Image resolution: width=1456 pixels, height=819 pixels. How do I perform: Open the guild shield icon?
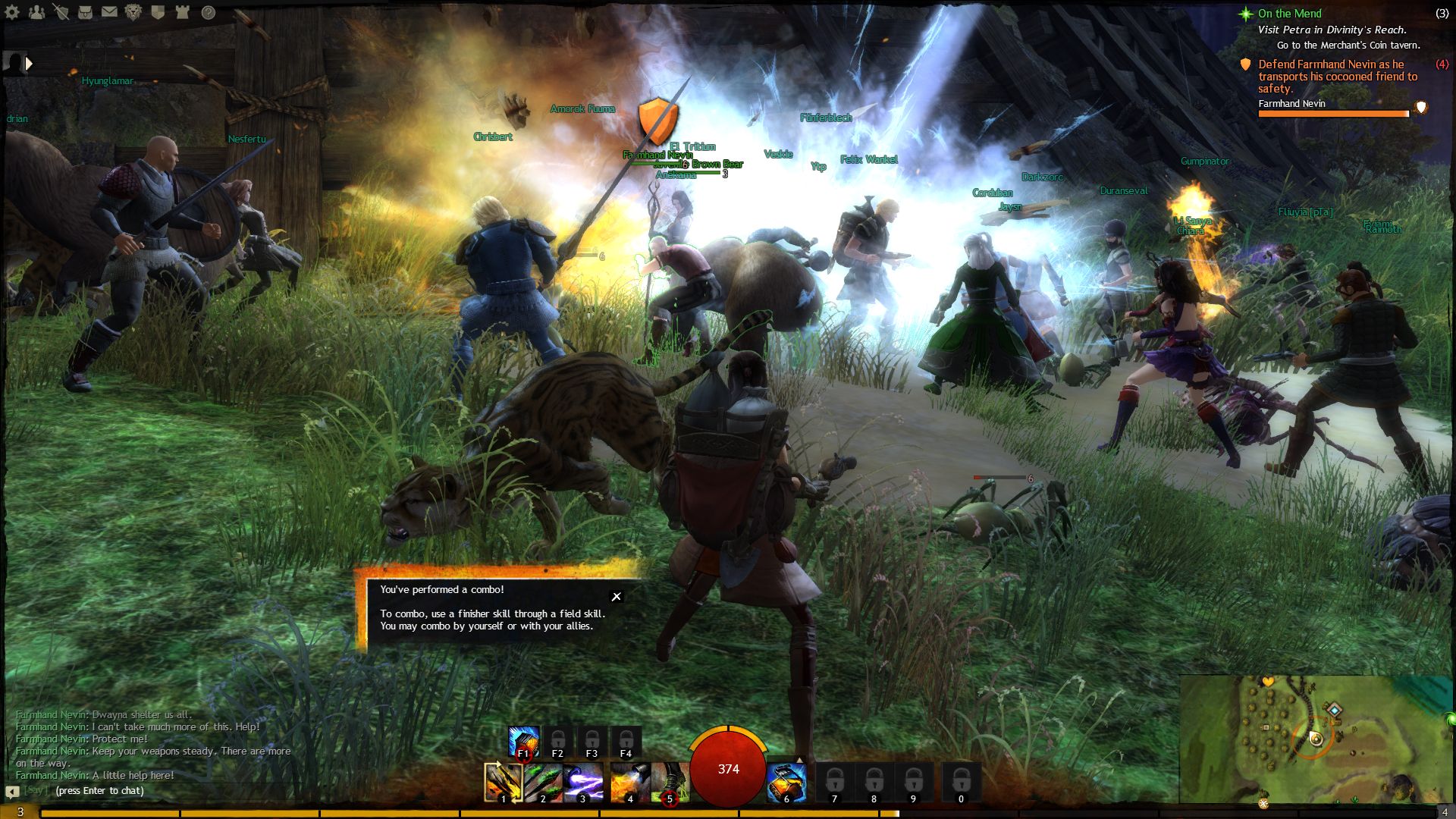158,12
